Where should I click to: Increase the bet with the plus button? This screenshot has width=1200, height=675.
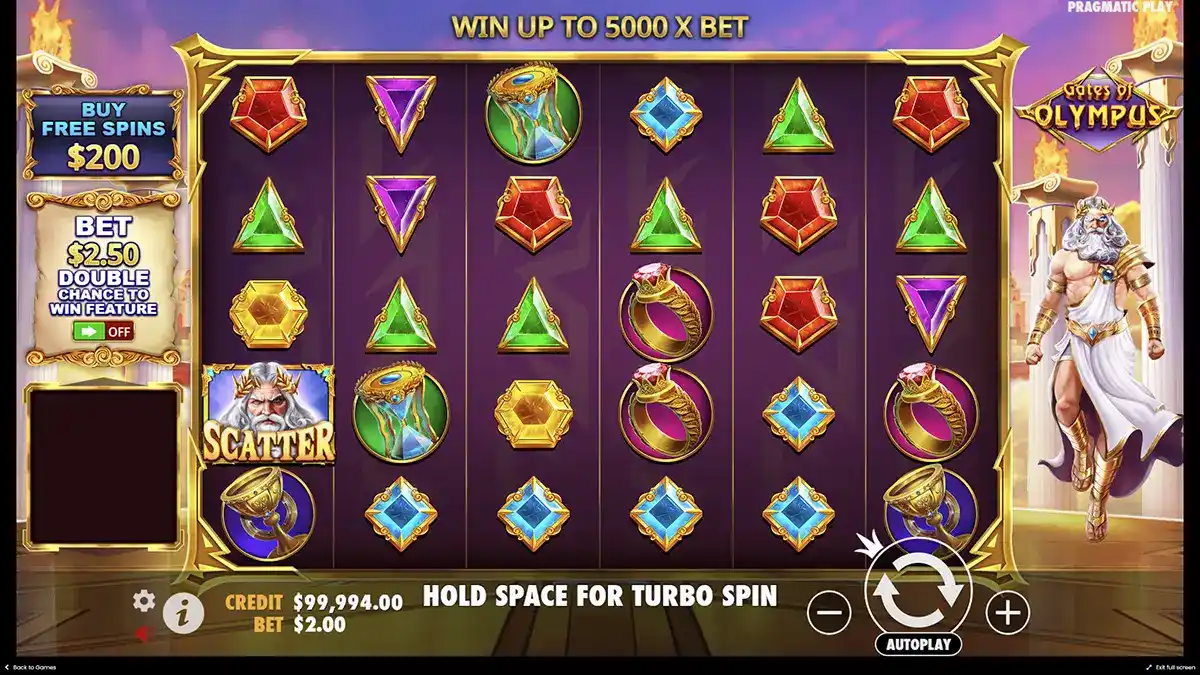[1007, 611]
